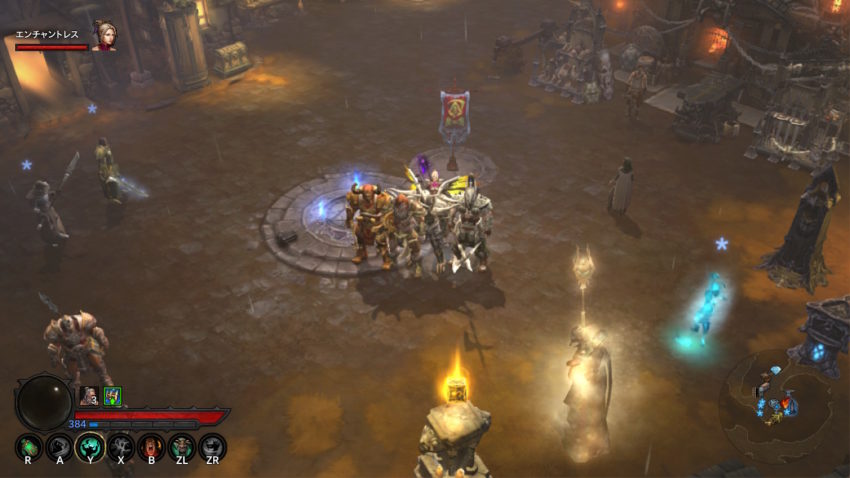850x478 pixels.
Task: Activate the grey fist skill labeled A
Action: pyautogui.click(x=59, y=446)
